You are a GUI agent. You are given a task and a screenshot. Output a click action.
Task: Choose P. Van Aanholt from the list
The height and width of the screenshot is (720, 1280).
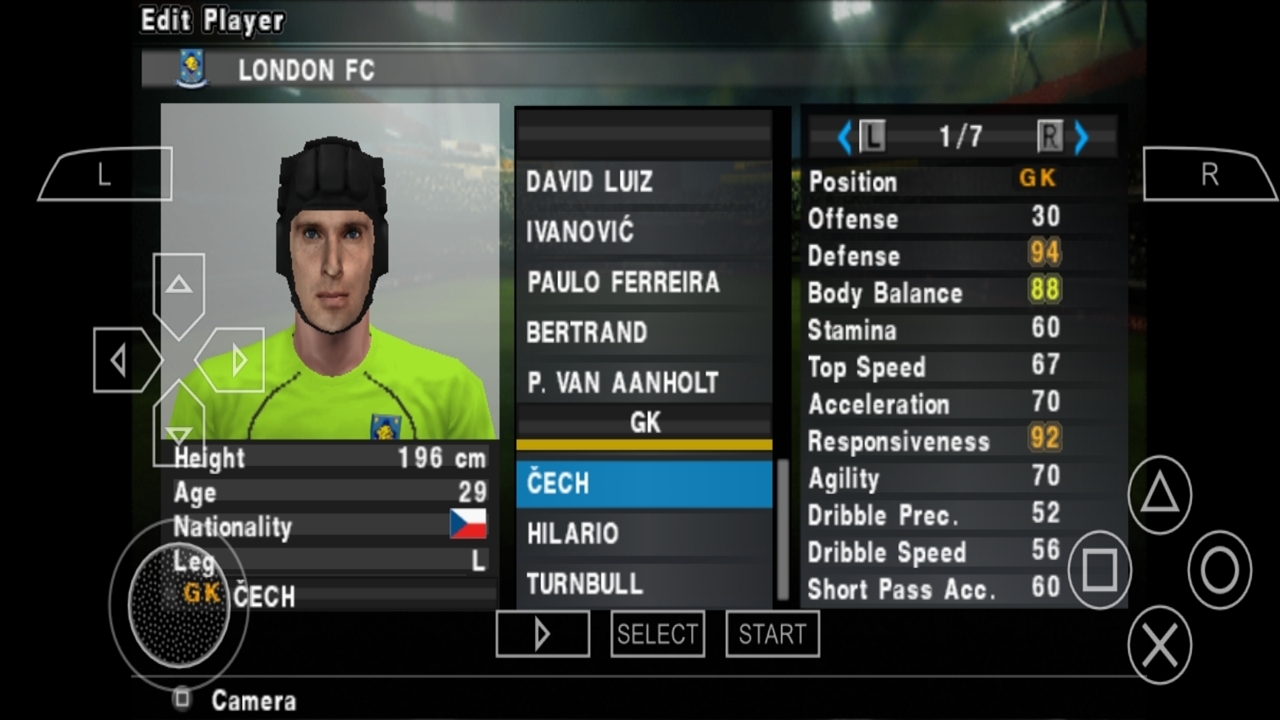(x=643, y=382)
